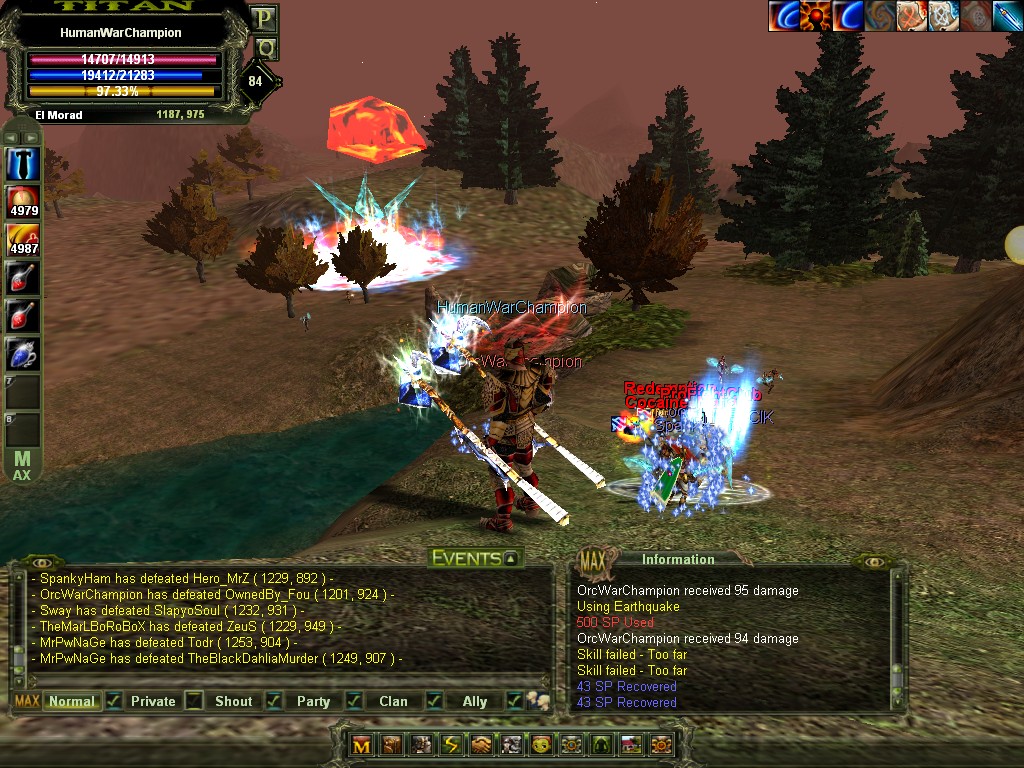Toggle the MAX button under the skill bar
The height and width of the screenshot is (768, 1024).
click(22, 466)
